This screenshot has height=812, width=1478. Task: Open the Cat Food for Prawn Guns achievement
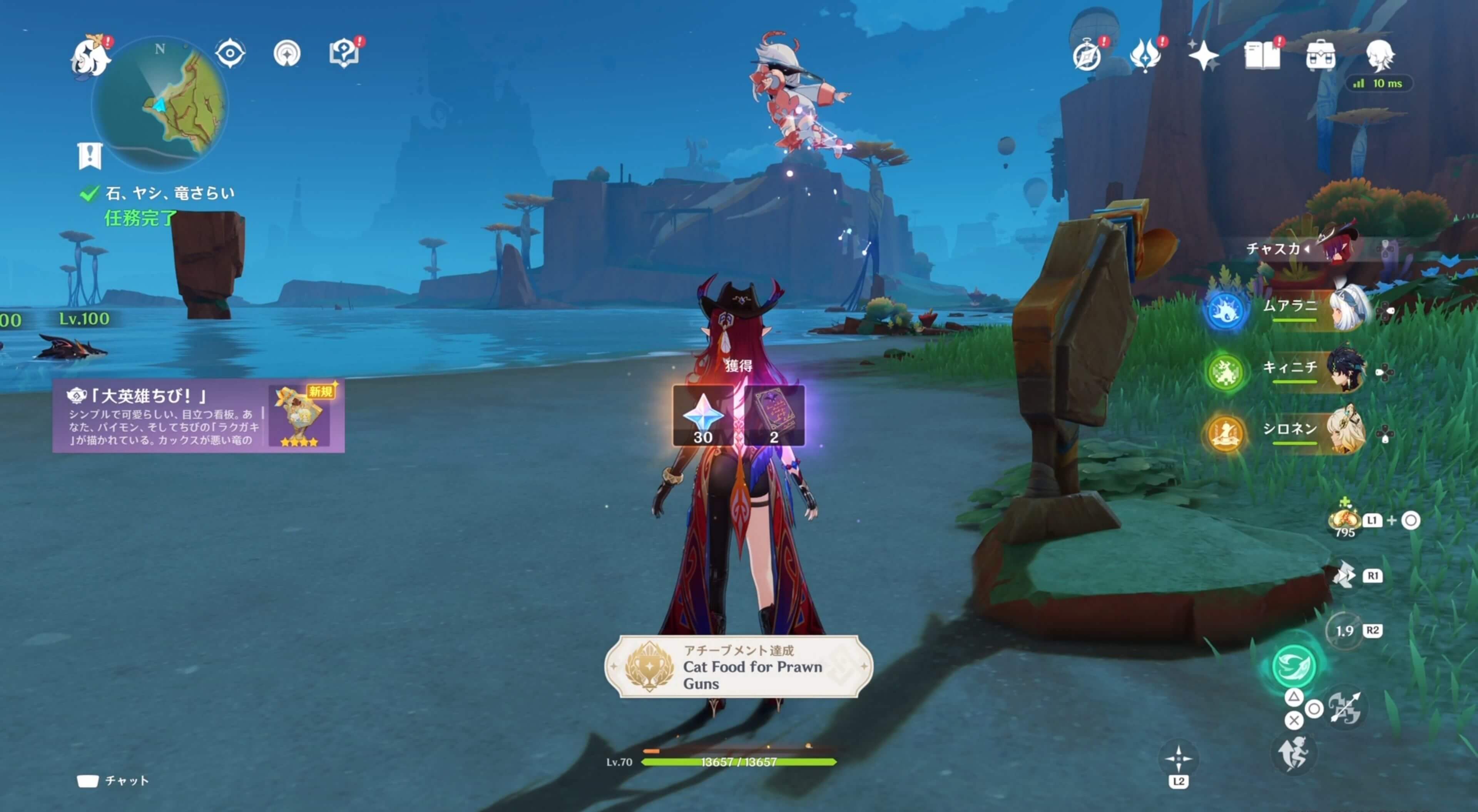pyautogui.click(x=739, y=667)
